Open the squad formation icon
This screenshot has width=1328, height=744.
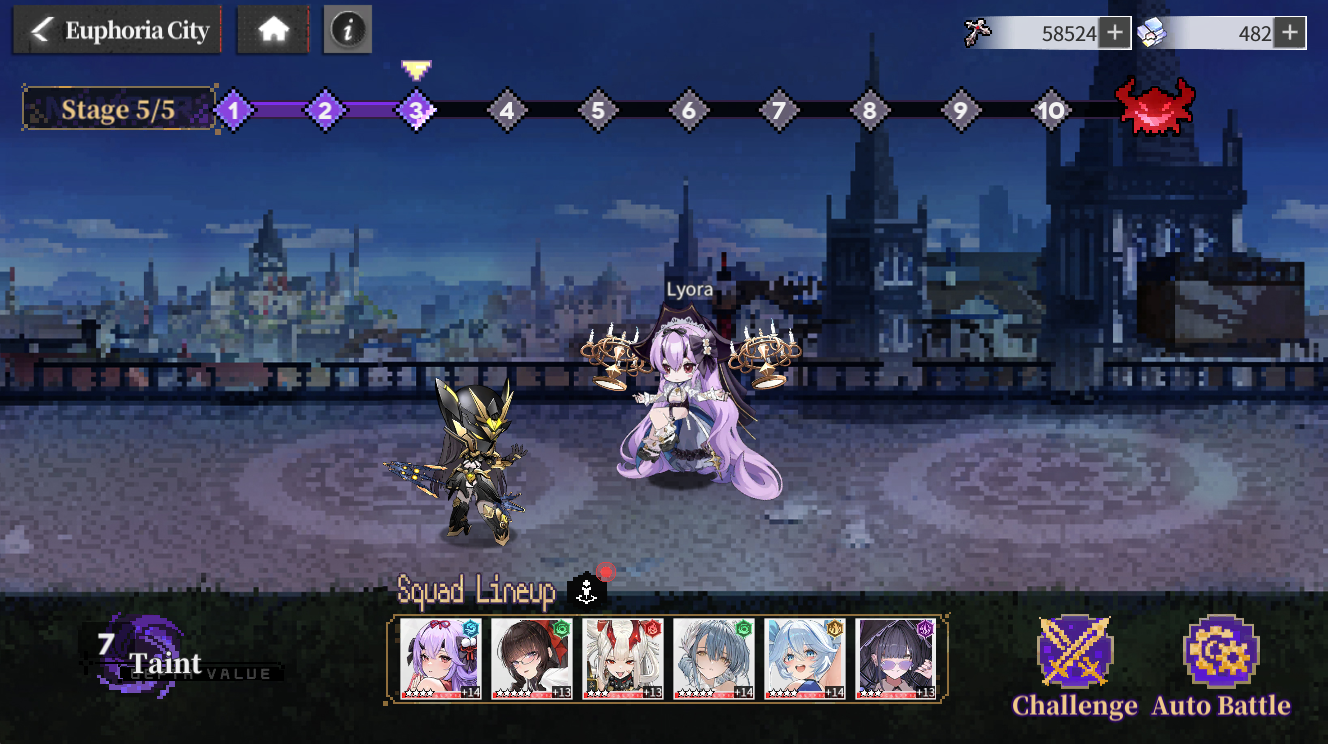point(586,591)
